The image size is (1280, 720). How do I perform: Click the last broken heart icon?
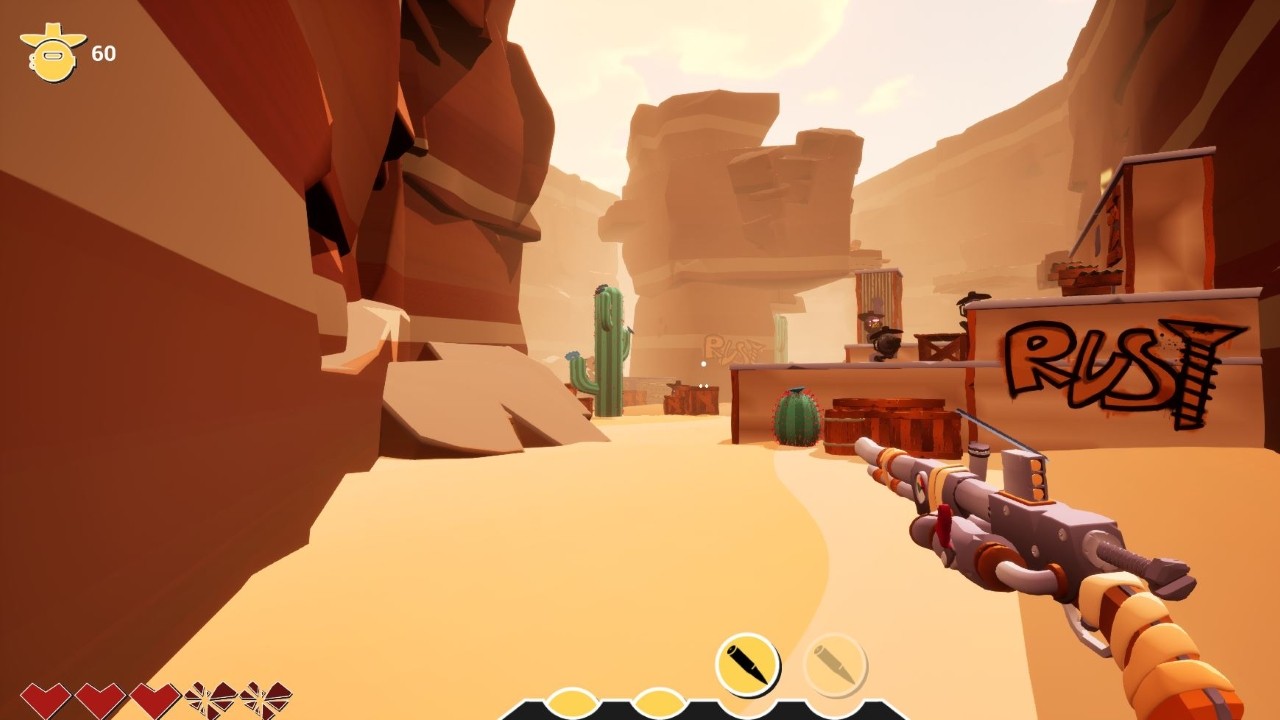(x=265, y=700)
